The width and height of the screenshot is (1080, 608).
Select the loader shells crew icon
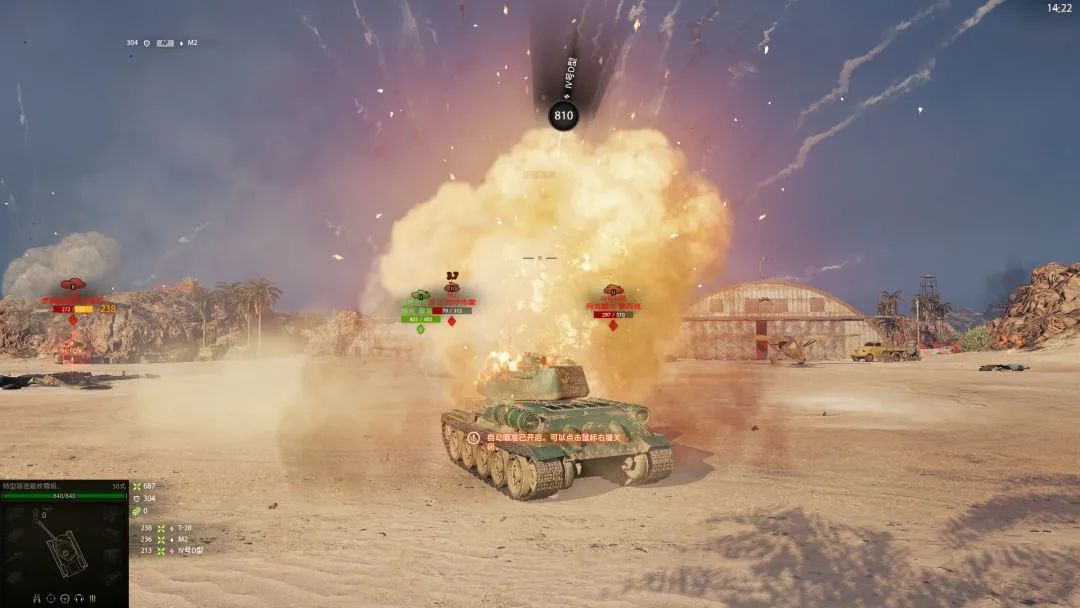(92, 599)
